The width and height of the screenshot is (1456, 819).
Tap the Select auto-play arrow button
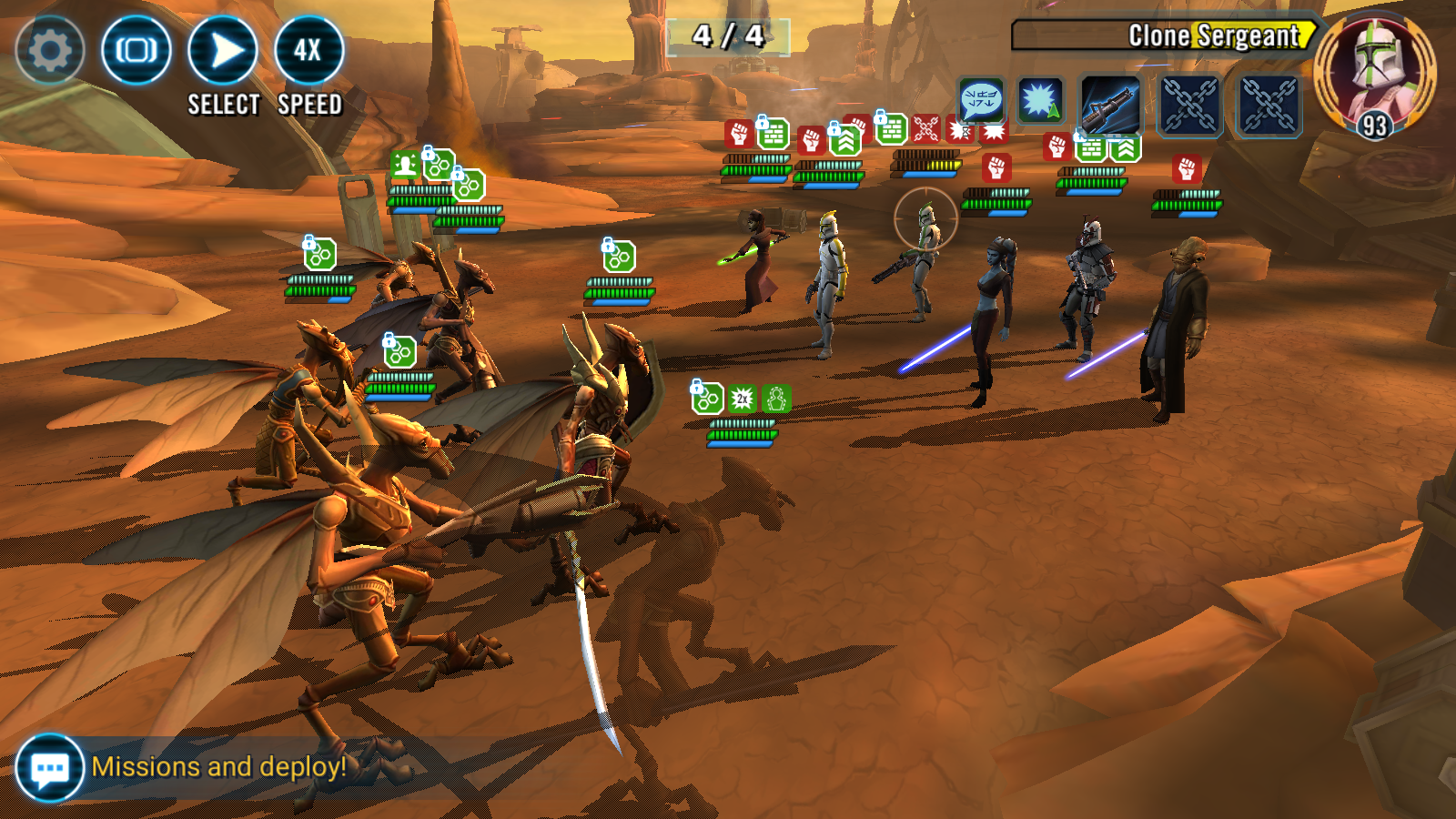point(223,50)
